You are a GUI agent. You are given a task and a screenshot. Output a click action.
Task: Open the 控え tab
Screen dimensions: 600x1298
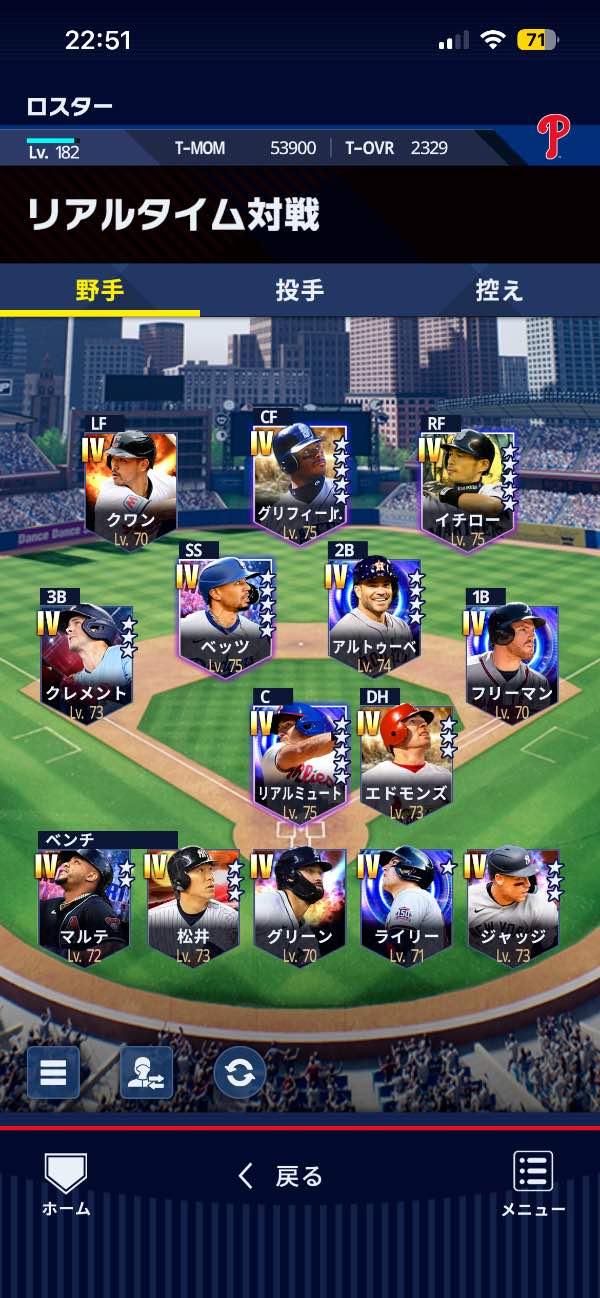499,291
